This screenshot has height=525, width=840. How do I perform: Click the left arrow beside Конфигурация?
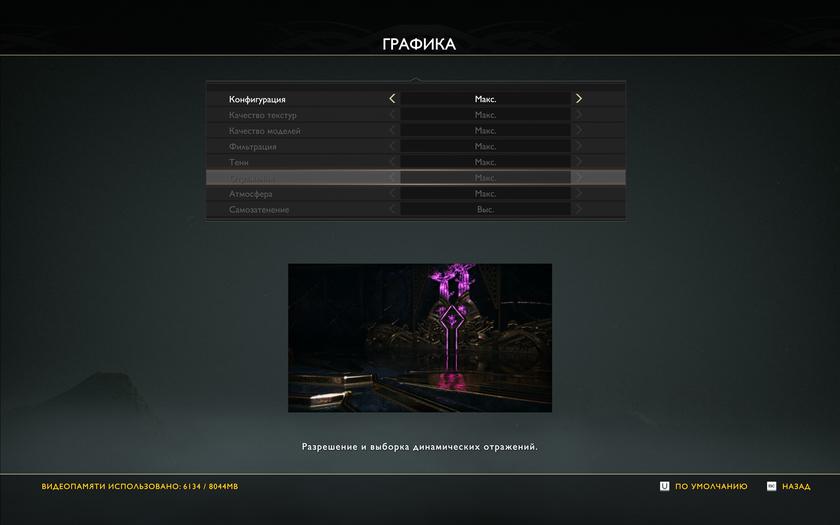[x=392, y=99]
